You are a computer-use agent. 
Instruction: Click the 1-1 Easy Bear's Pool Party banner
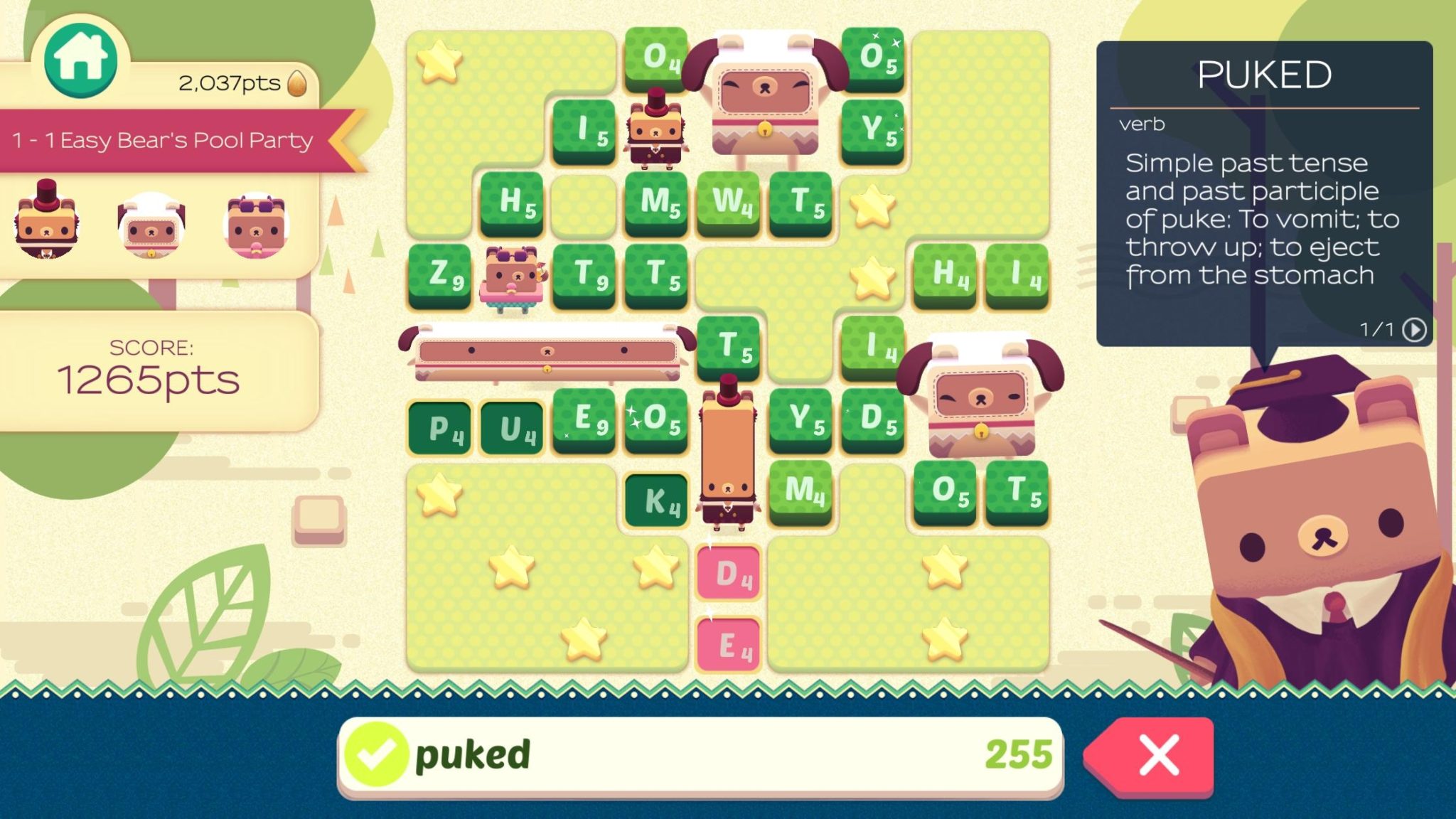click(164, 140)
